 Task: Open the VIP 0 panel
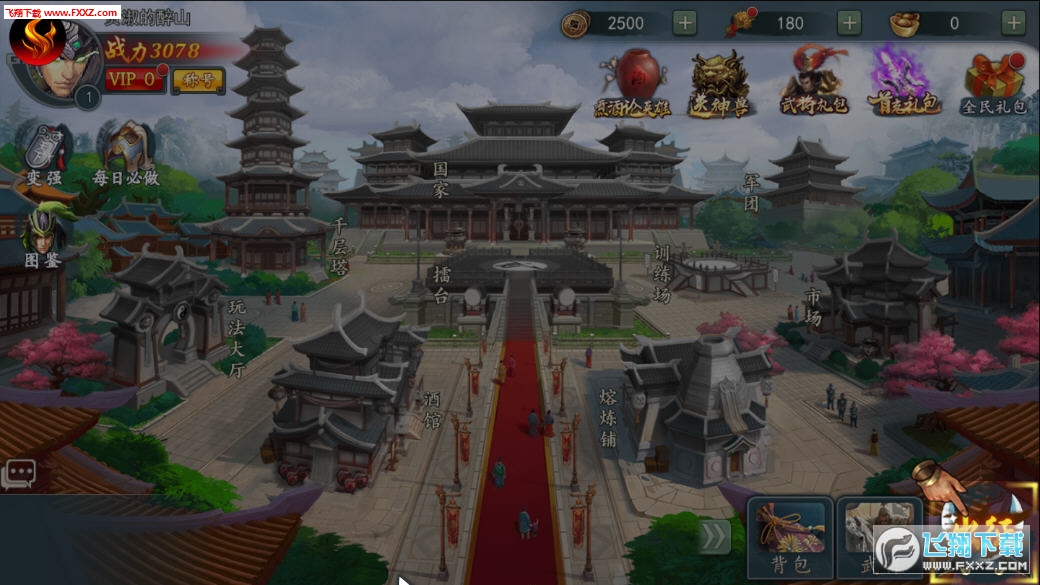click(134, 79)
